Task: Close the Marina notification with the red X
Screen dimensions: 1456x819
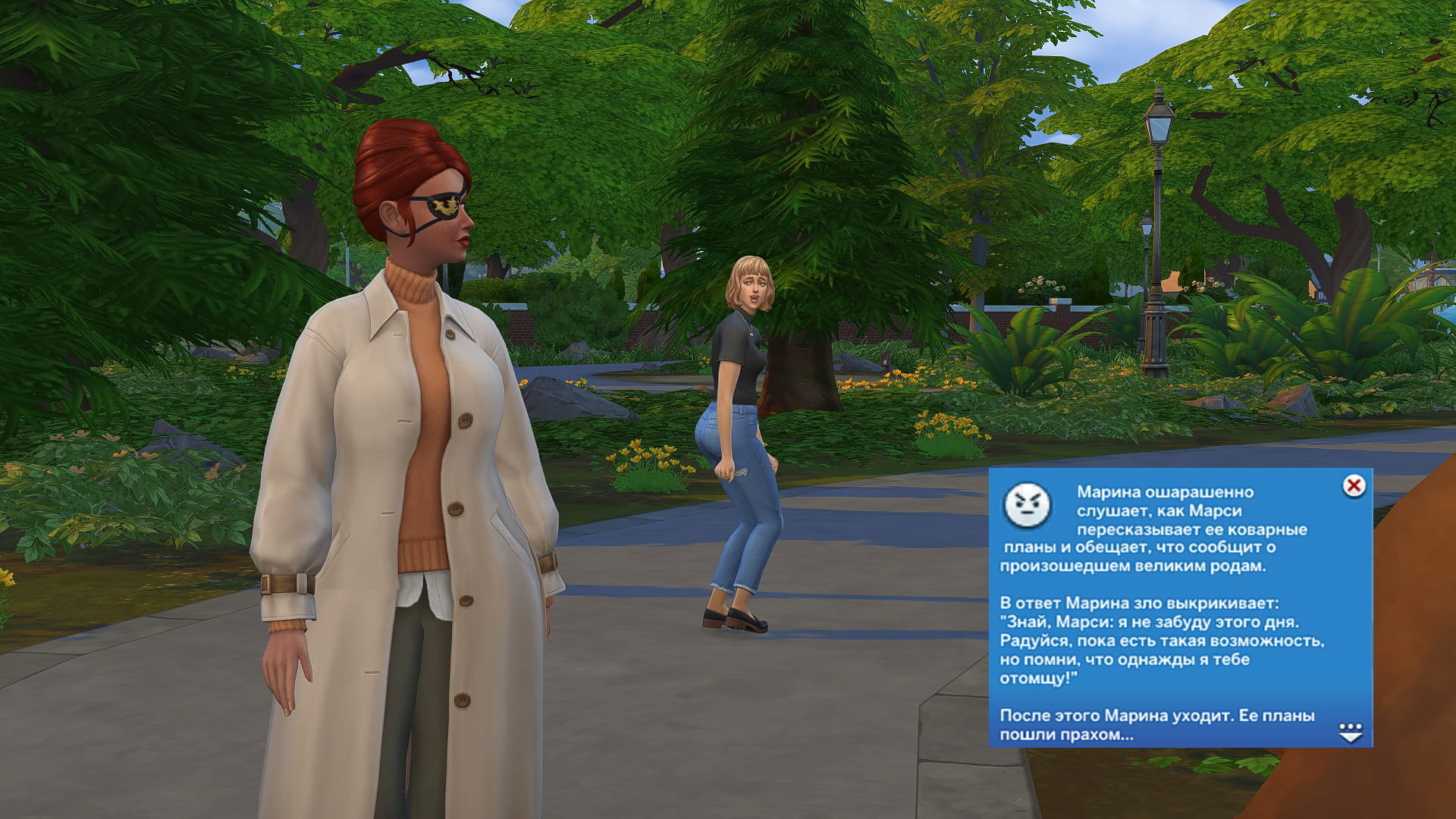Action: coord(1354,485)
